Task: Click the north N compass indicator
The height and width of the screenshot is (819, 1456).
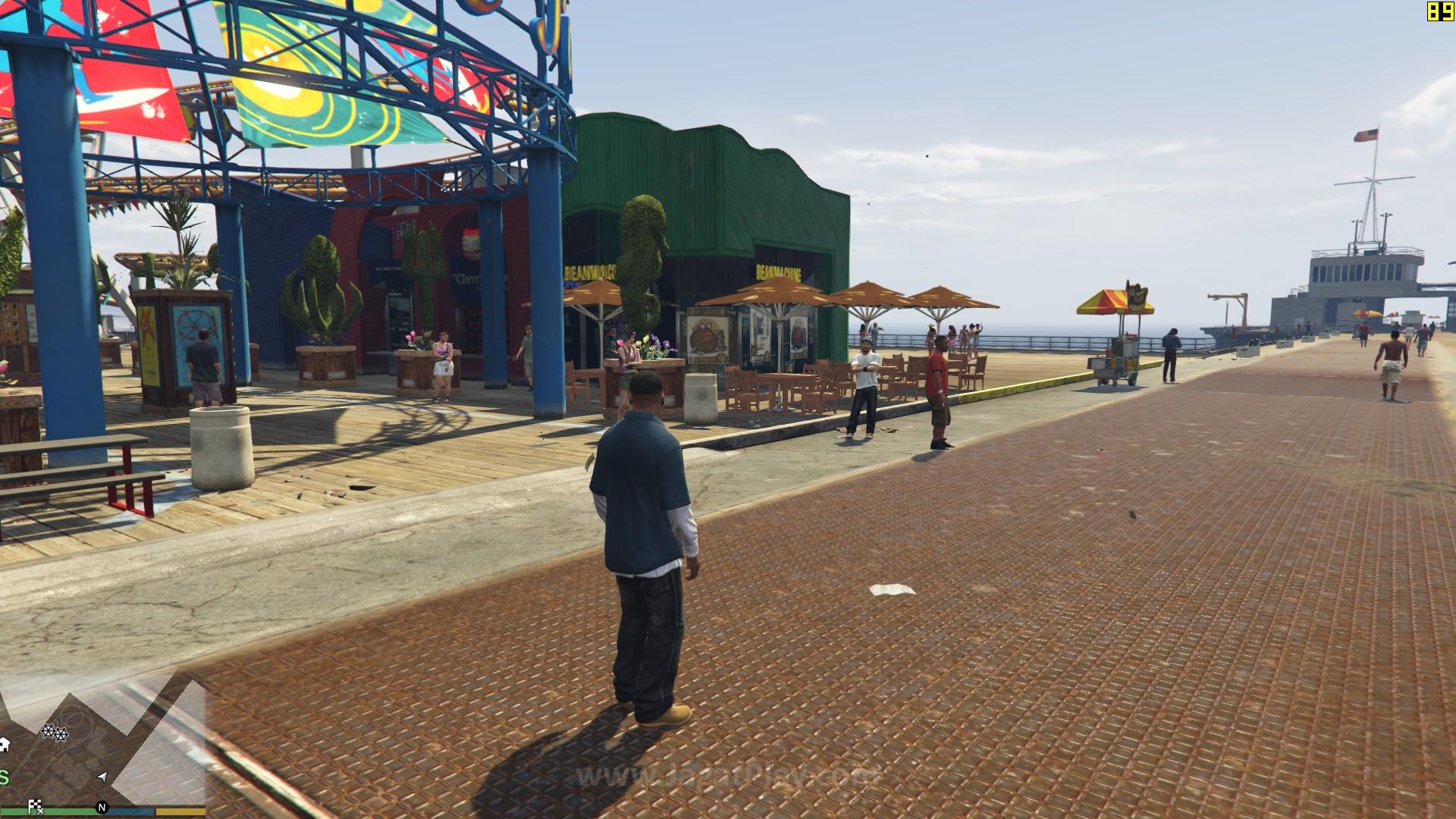Action: pyautogui.click(x=102, y=808)
